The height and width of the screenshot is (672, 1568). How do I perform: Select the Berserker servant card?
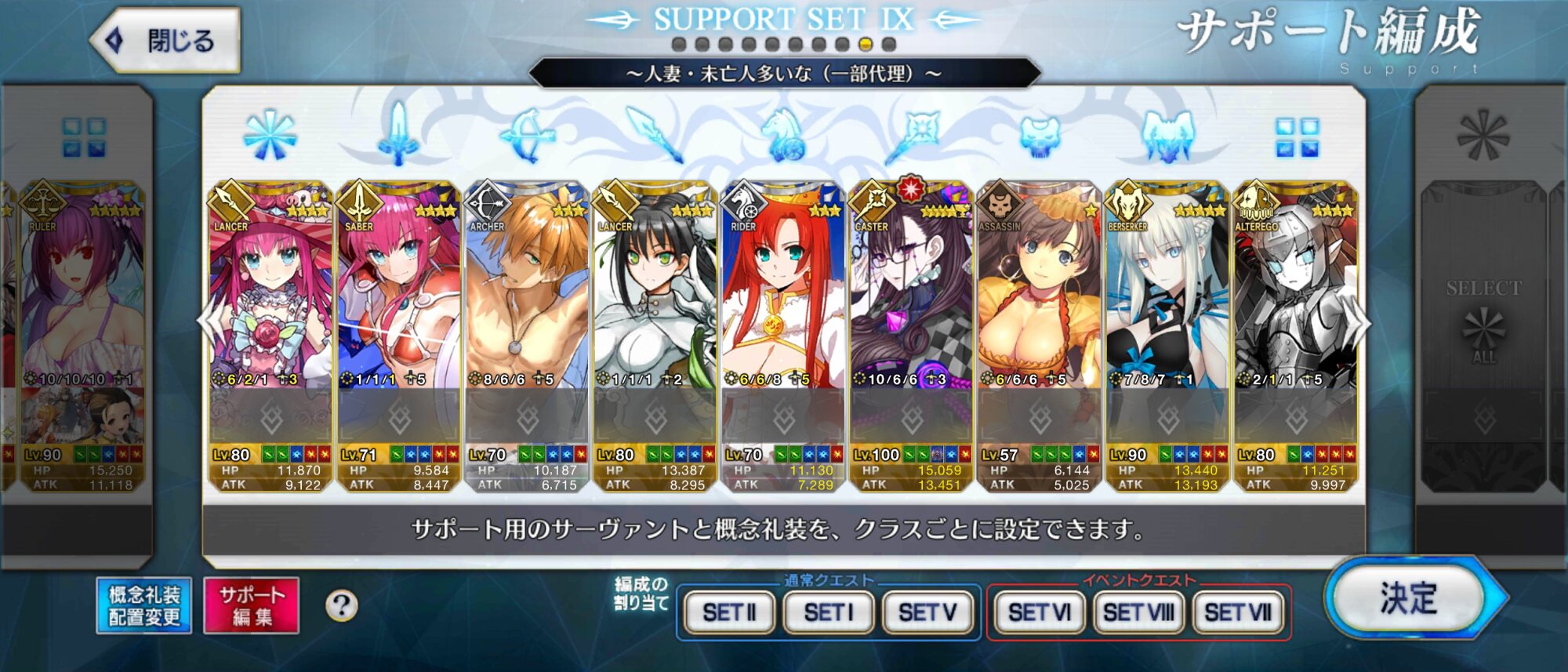(1167, 314)
